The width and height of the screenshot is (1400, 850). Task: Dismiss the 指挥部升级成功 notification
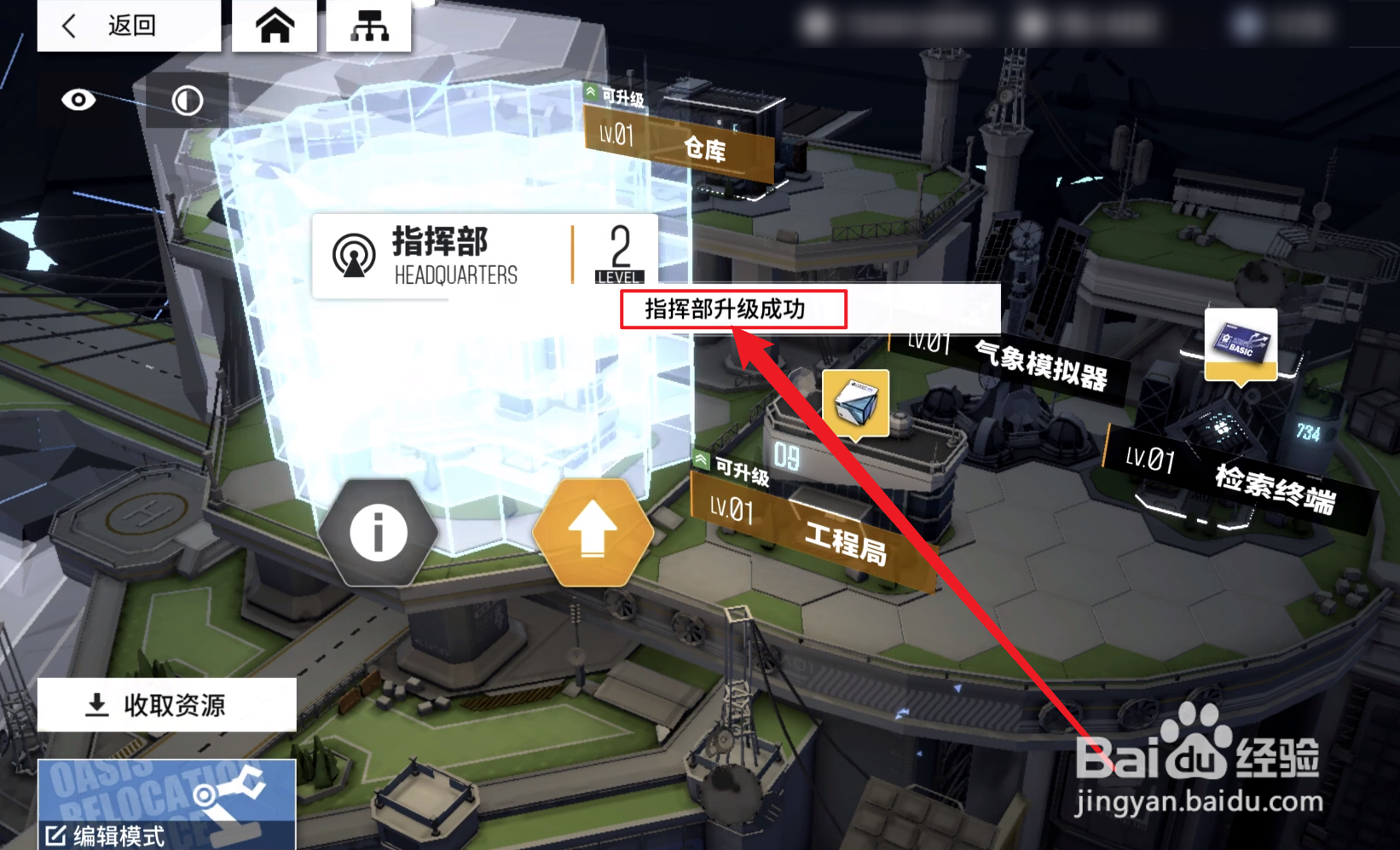click(735, 309)
